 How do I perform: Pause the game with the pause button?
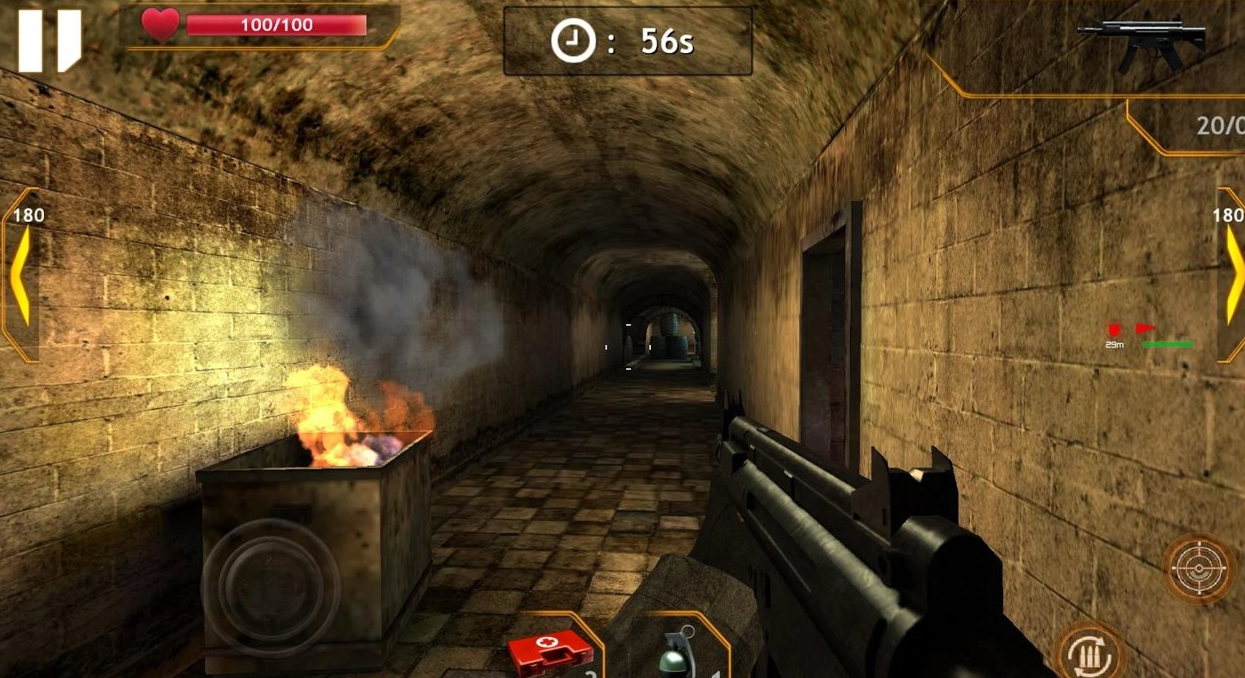click(x=49, y=40)
